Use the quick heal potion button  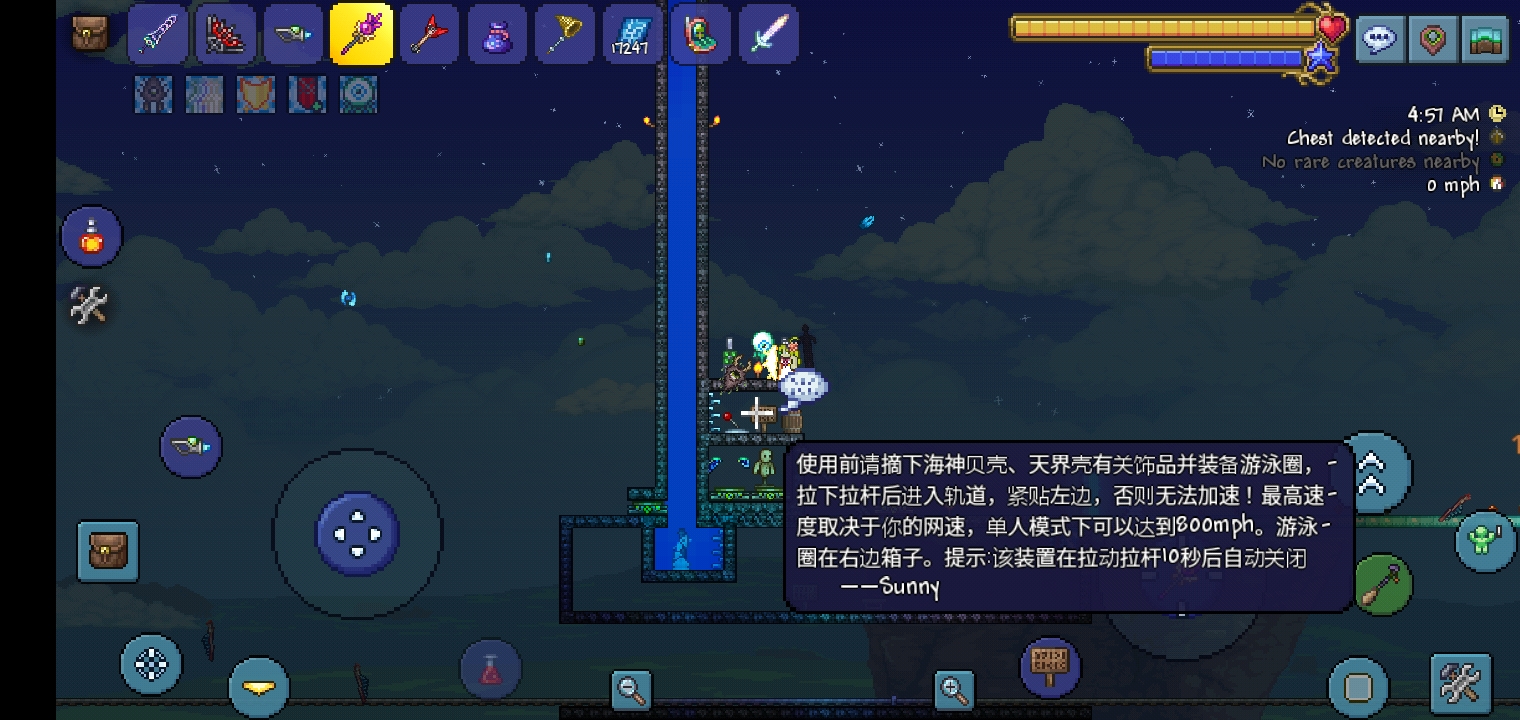click(x=92, y=238)
